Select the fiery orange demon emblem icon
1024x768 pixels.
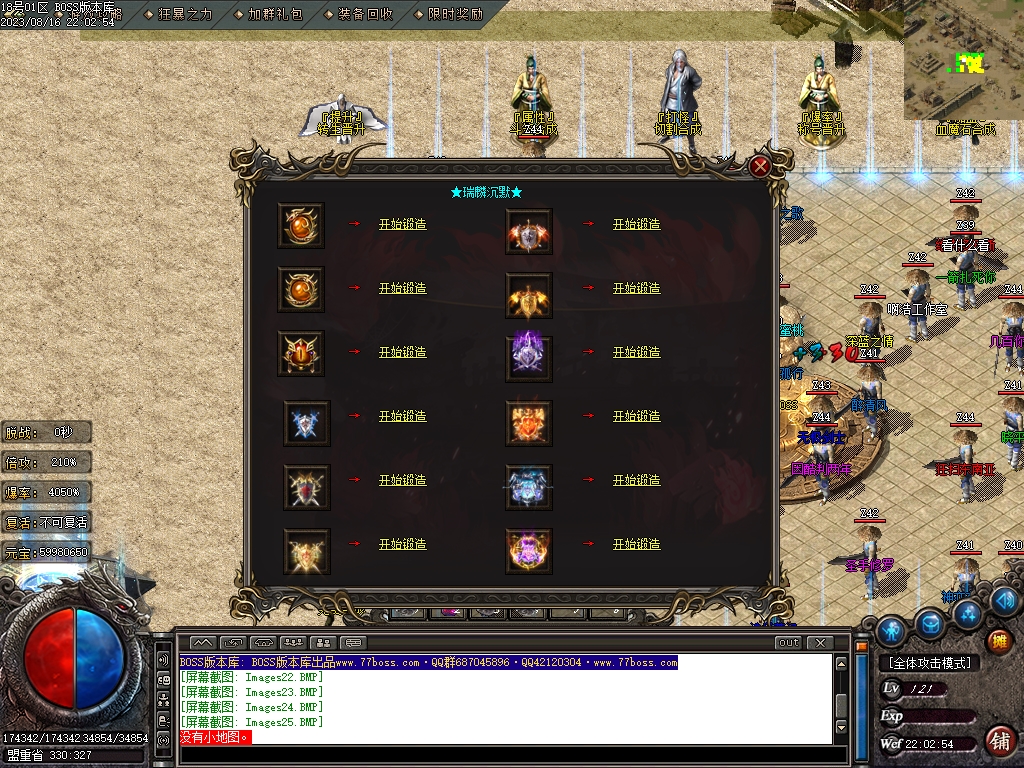click(x=529, y=417)
